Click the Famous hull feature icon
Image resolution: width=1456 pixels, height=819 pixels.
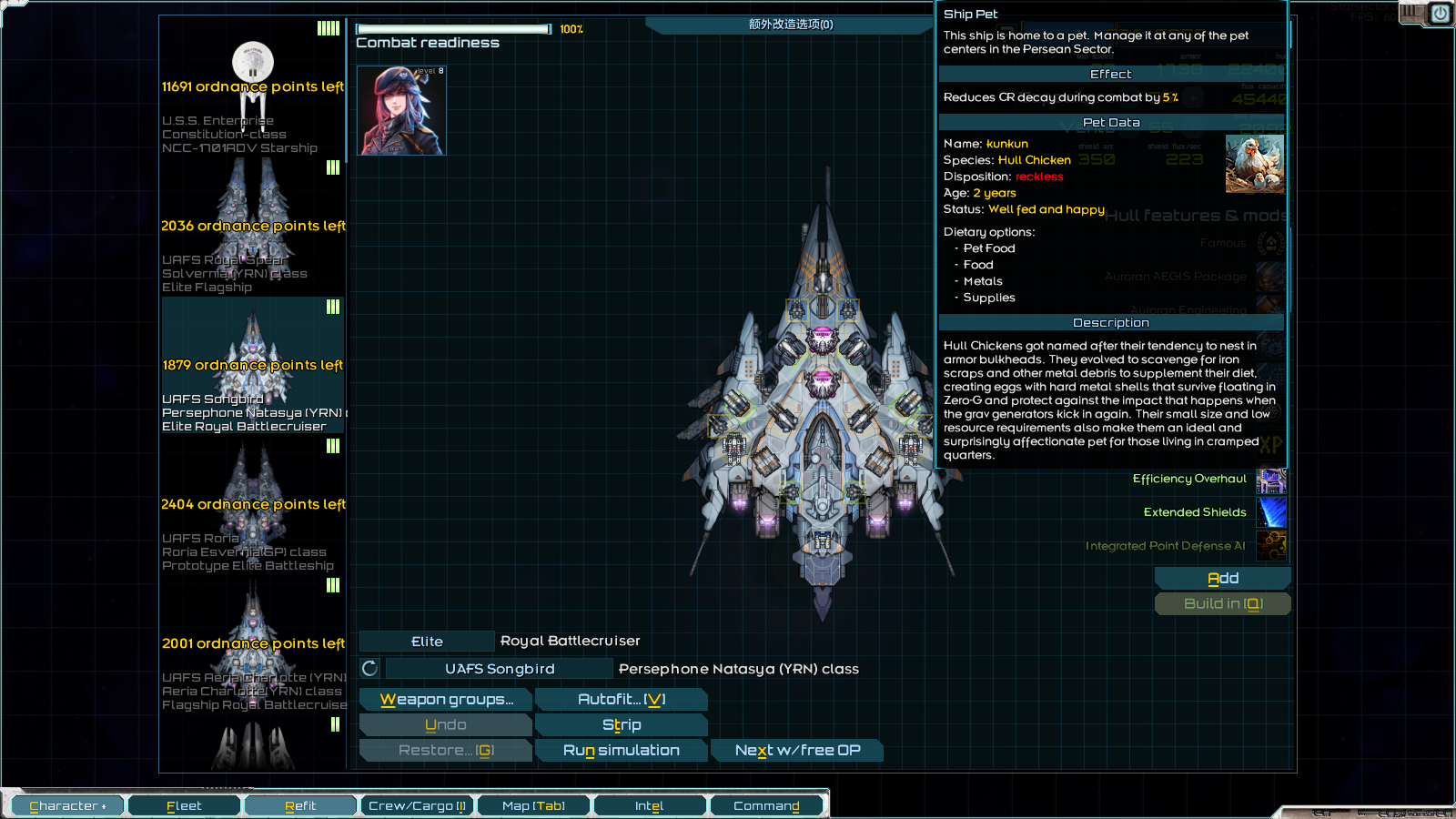pos(1271,244)
